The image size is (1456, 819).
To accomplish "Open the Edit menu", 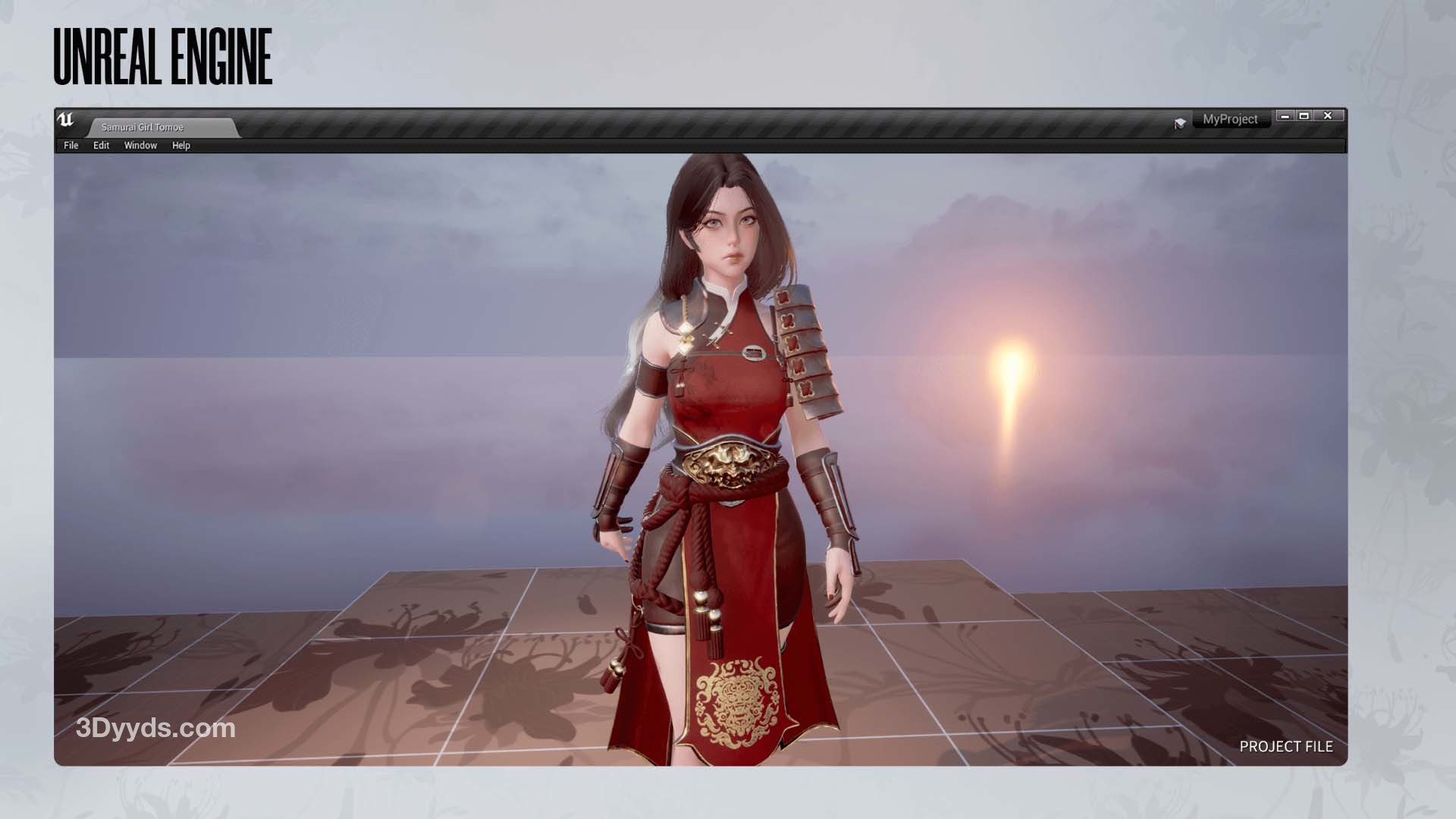I will (101, 146).
